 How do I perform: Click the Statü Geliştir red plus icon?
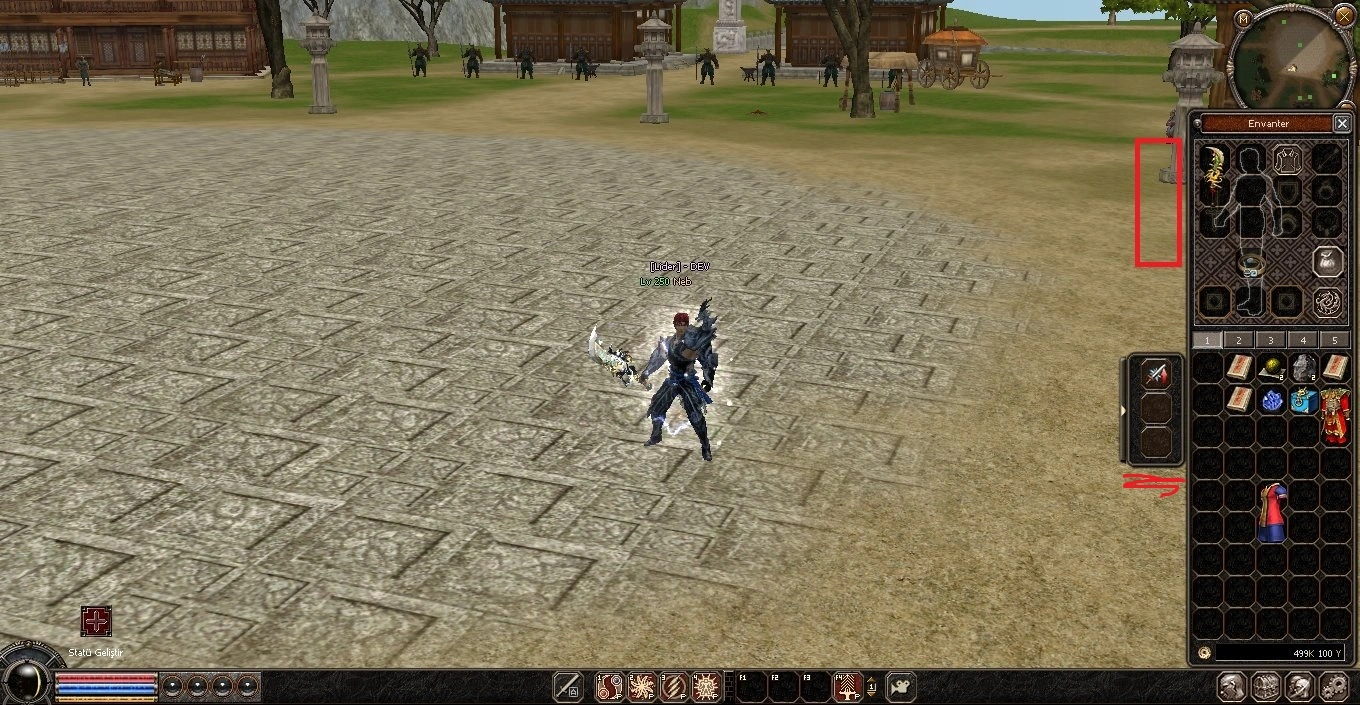[96, 621]
